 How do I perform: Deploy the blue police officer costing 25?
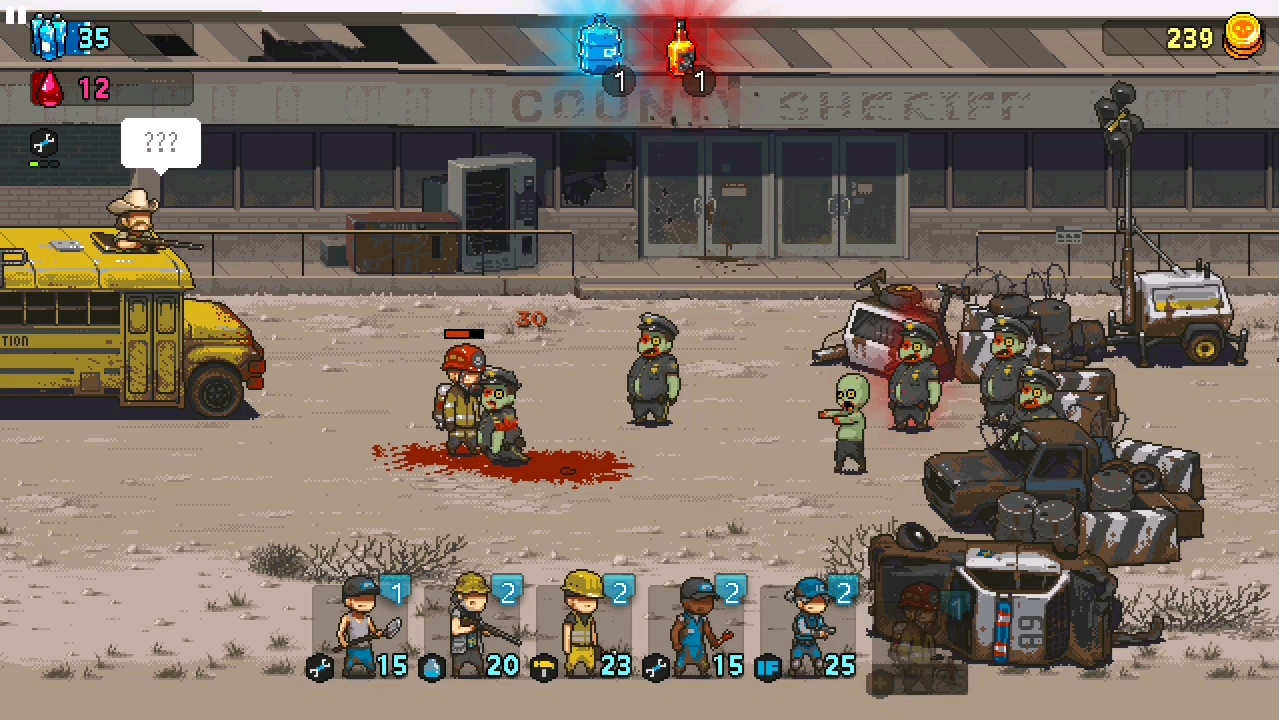[809, 627]
